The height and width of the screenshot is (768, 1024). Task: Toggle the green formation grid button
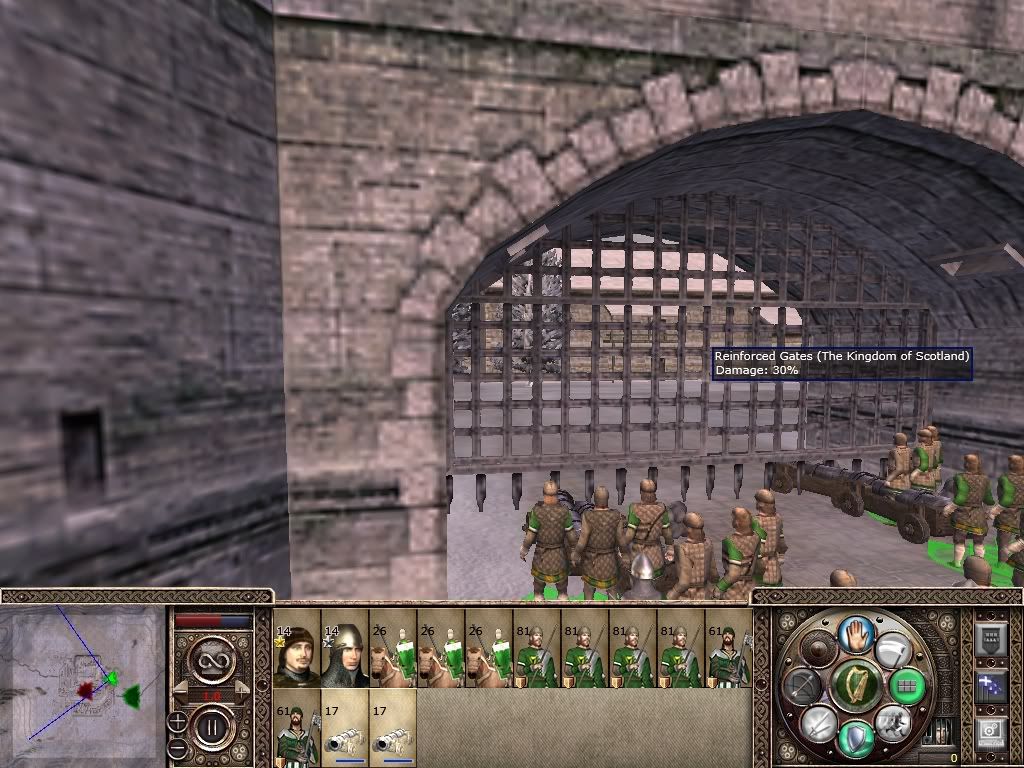907,686
